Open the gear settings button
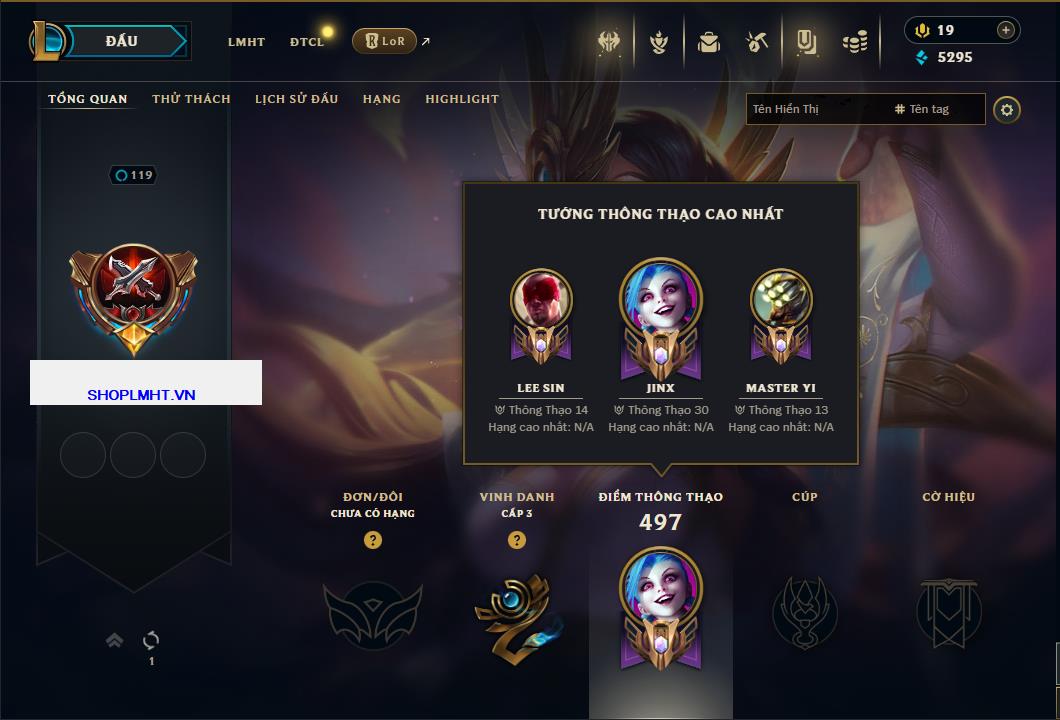The width and height of the screenshot is (1060, 720). tap(1007, 109)
